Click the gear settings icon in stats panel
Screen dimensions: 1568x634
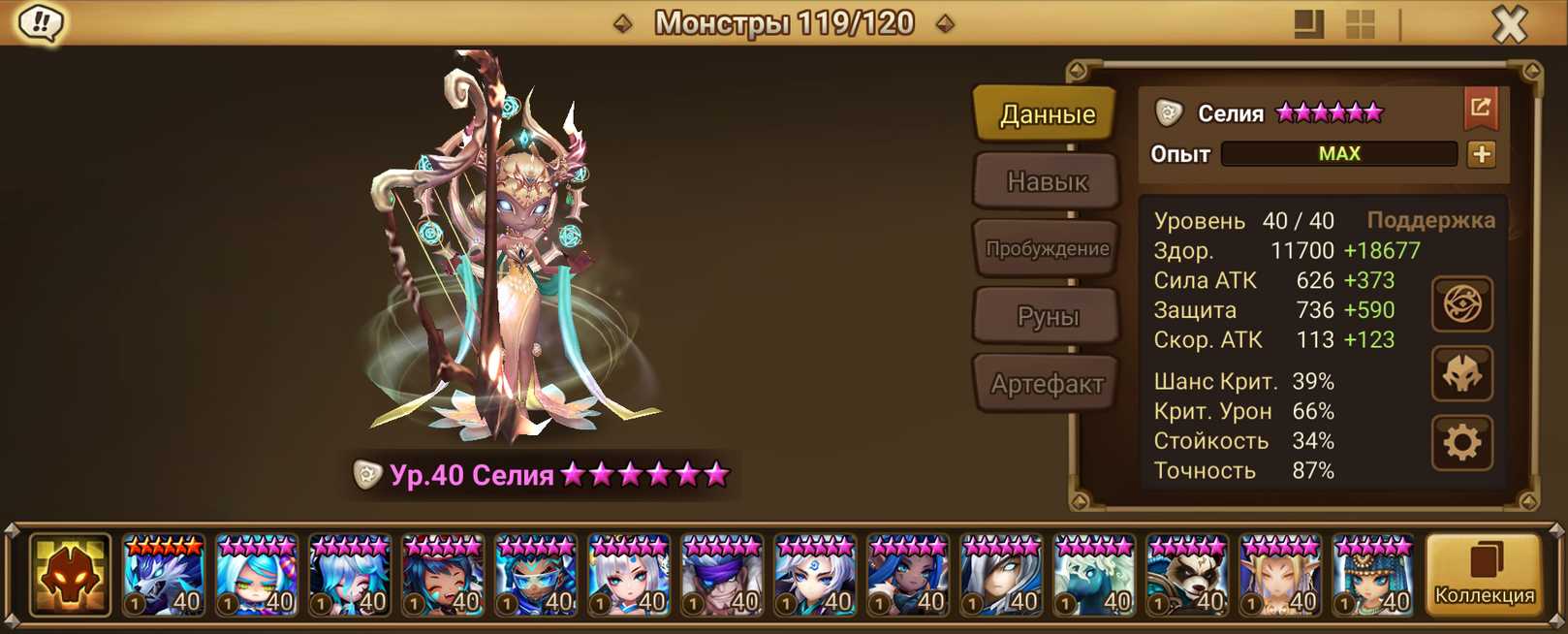click(1461, 443)
